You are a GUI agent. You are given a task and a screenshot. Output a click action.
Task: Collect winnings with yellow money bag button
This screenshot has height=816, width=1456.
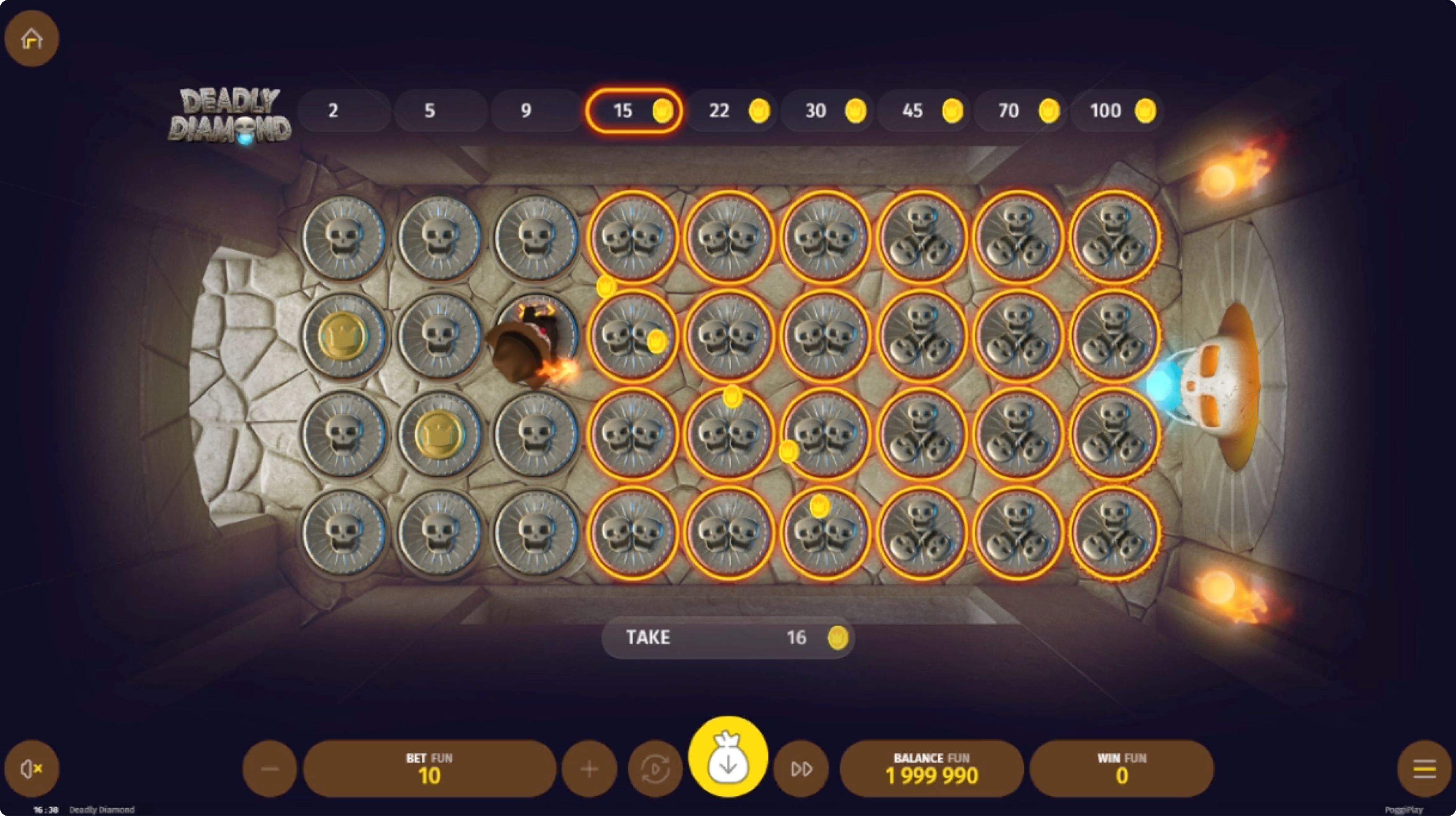pyautogui.click(x=728, y=757)
